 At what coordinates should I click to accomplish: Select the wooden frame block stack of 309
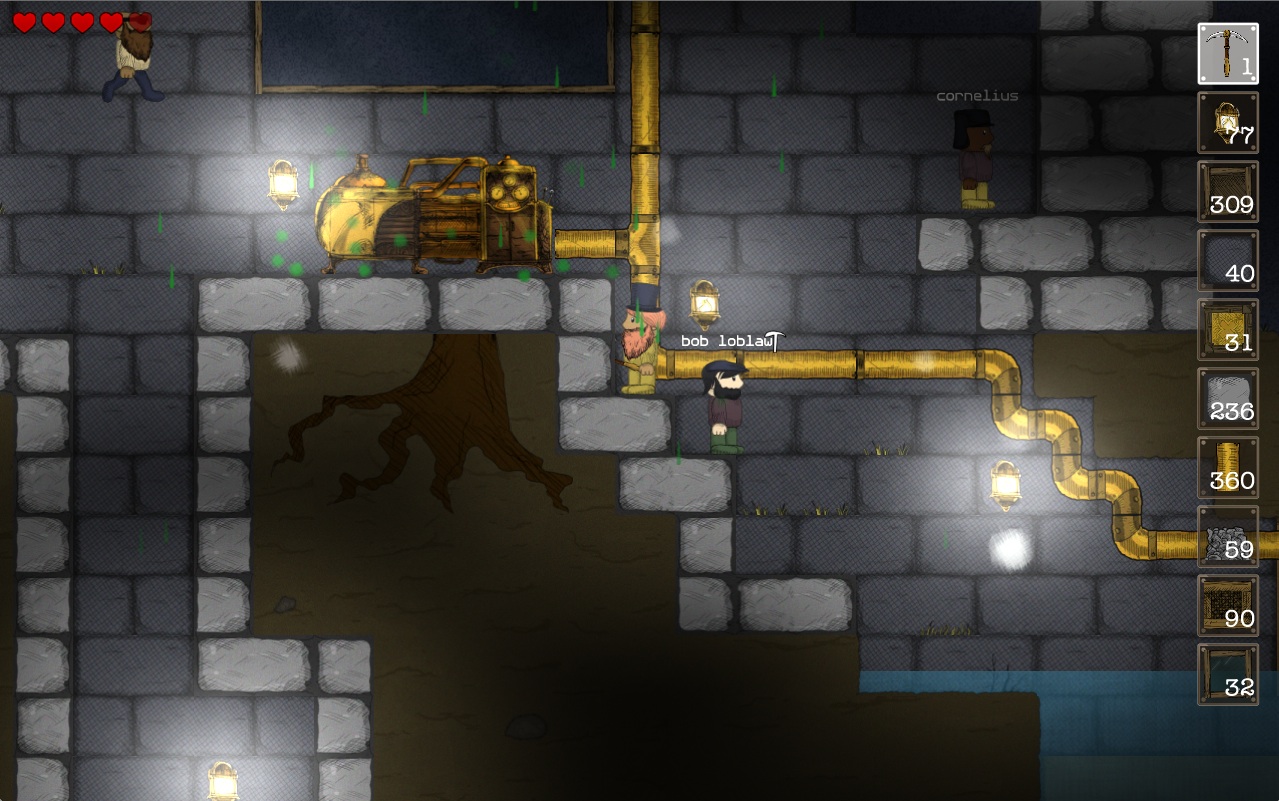(x=1228, y=192)
